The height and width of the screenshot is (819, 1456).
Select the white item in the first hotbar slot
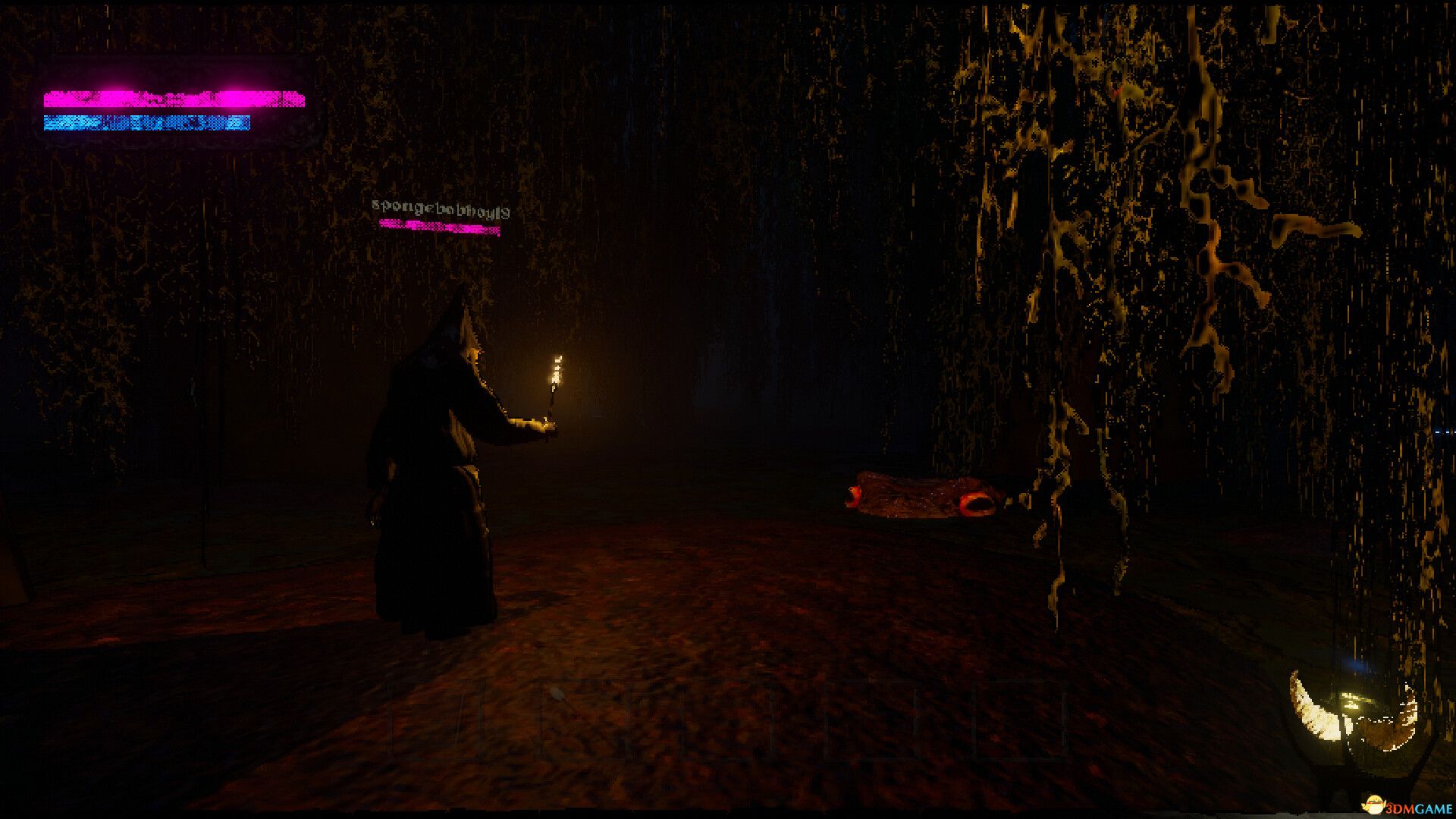pyautogui.click(x=558, y=698)
